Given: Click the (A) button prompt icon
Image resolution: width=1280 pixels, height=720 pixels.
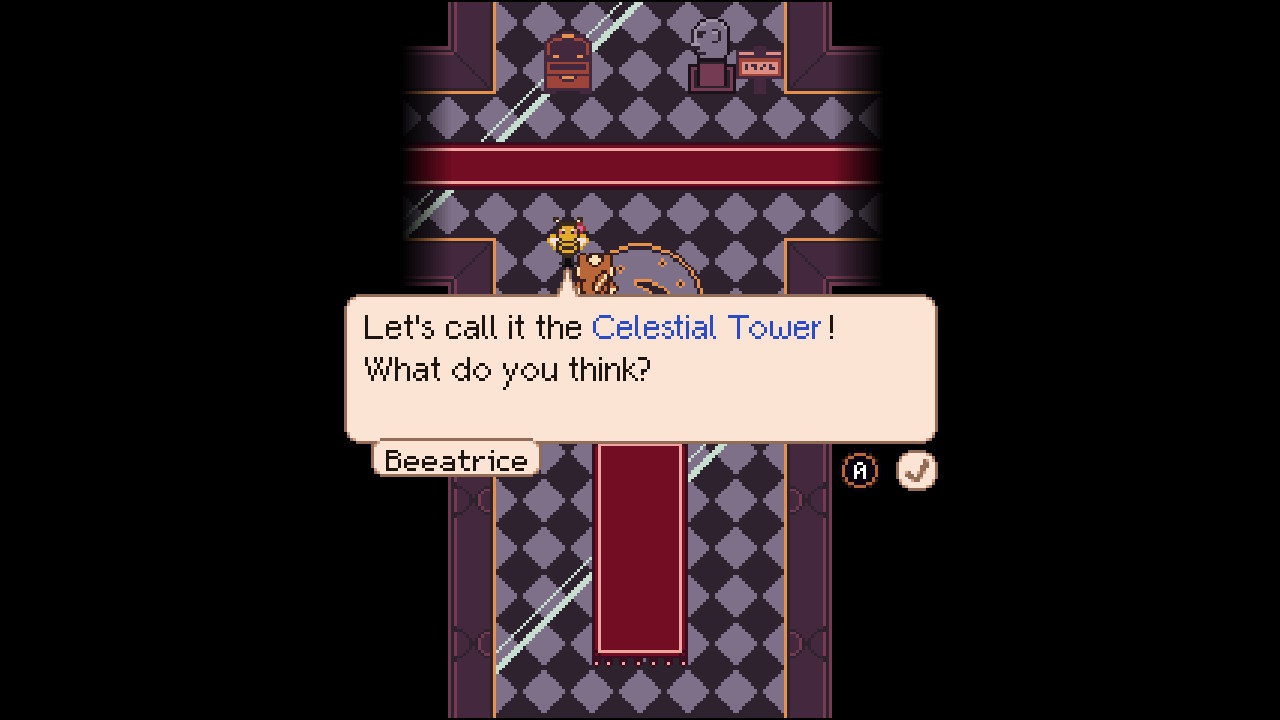Looking at the screenshot, I should [x=860, y=470].
